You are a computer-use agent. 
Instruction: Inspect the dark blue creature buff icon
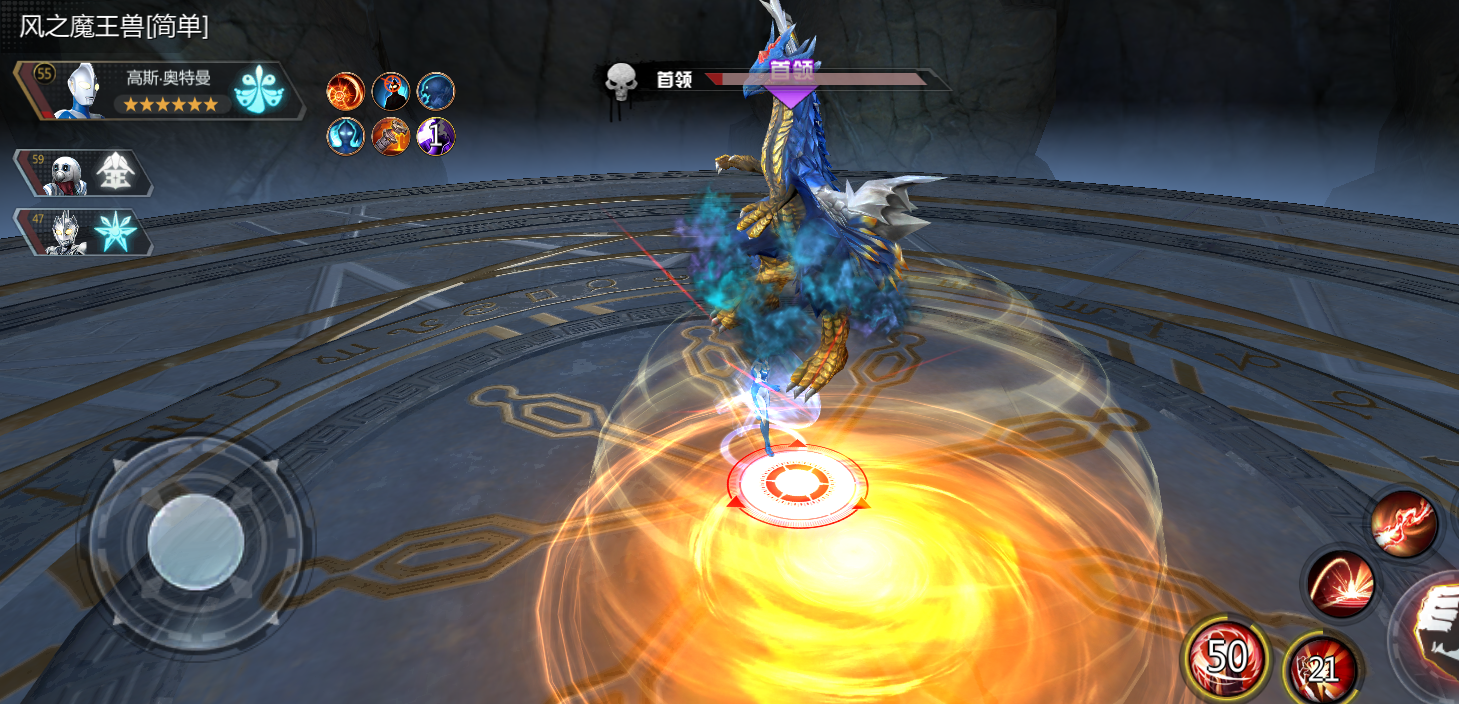[x=436, y=92]
